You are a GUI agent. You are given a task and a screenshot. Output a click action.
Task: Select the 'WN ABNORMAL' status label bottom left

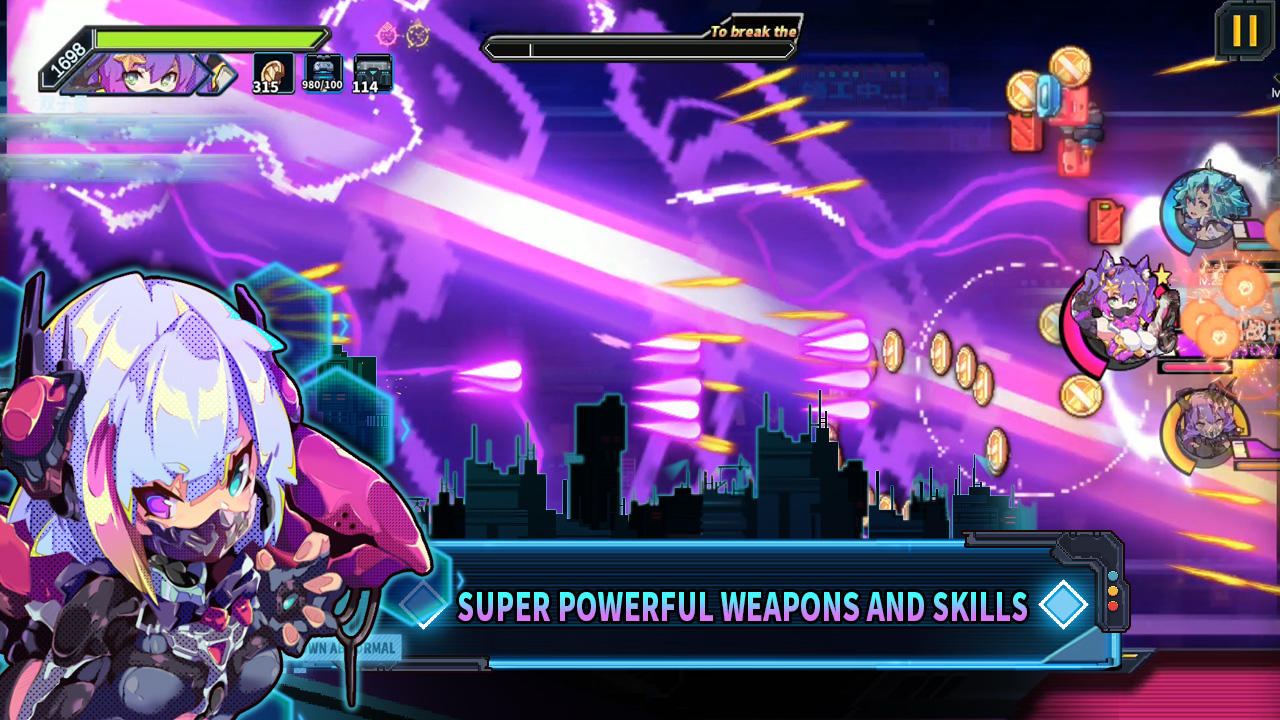tap(352, 648)
